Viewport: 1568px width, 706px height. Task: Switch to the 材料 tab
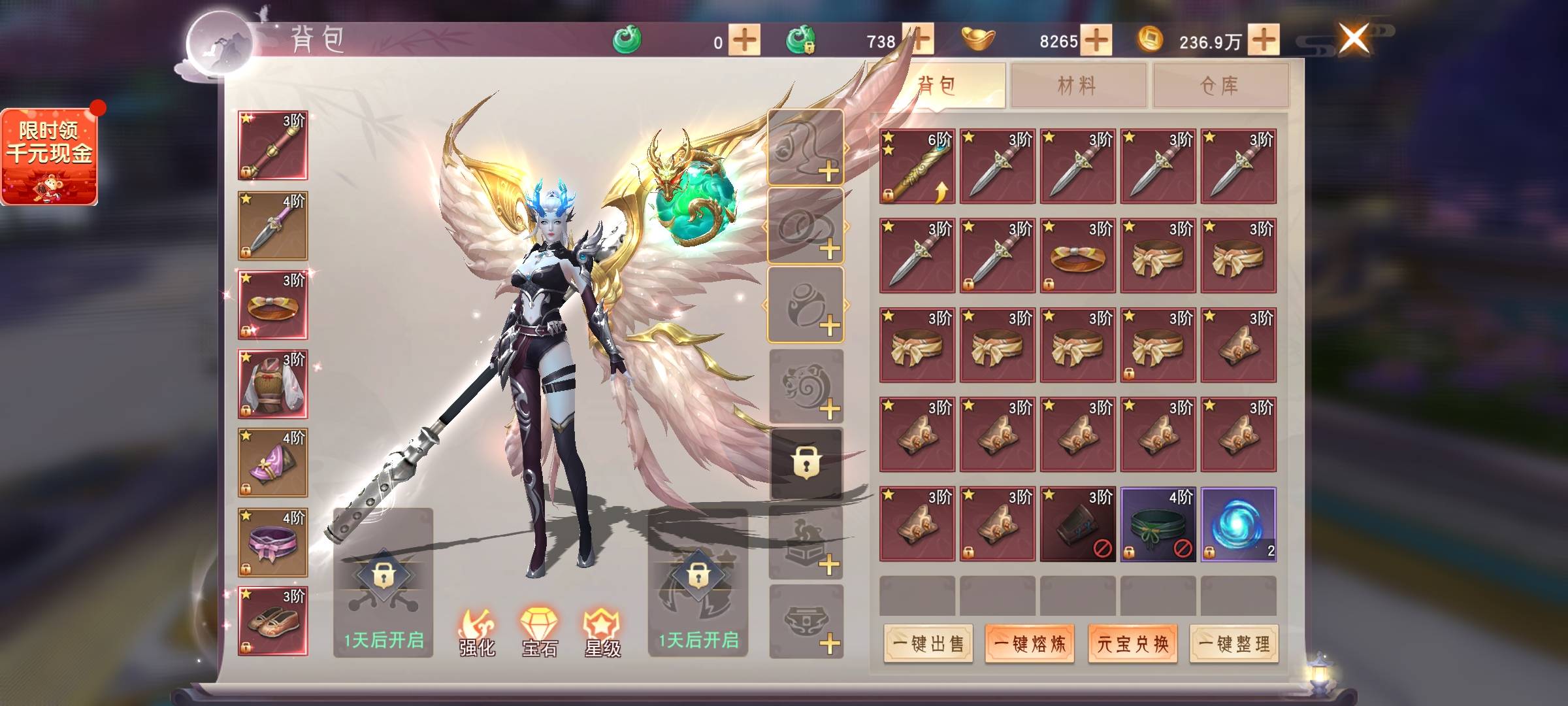1078,85
